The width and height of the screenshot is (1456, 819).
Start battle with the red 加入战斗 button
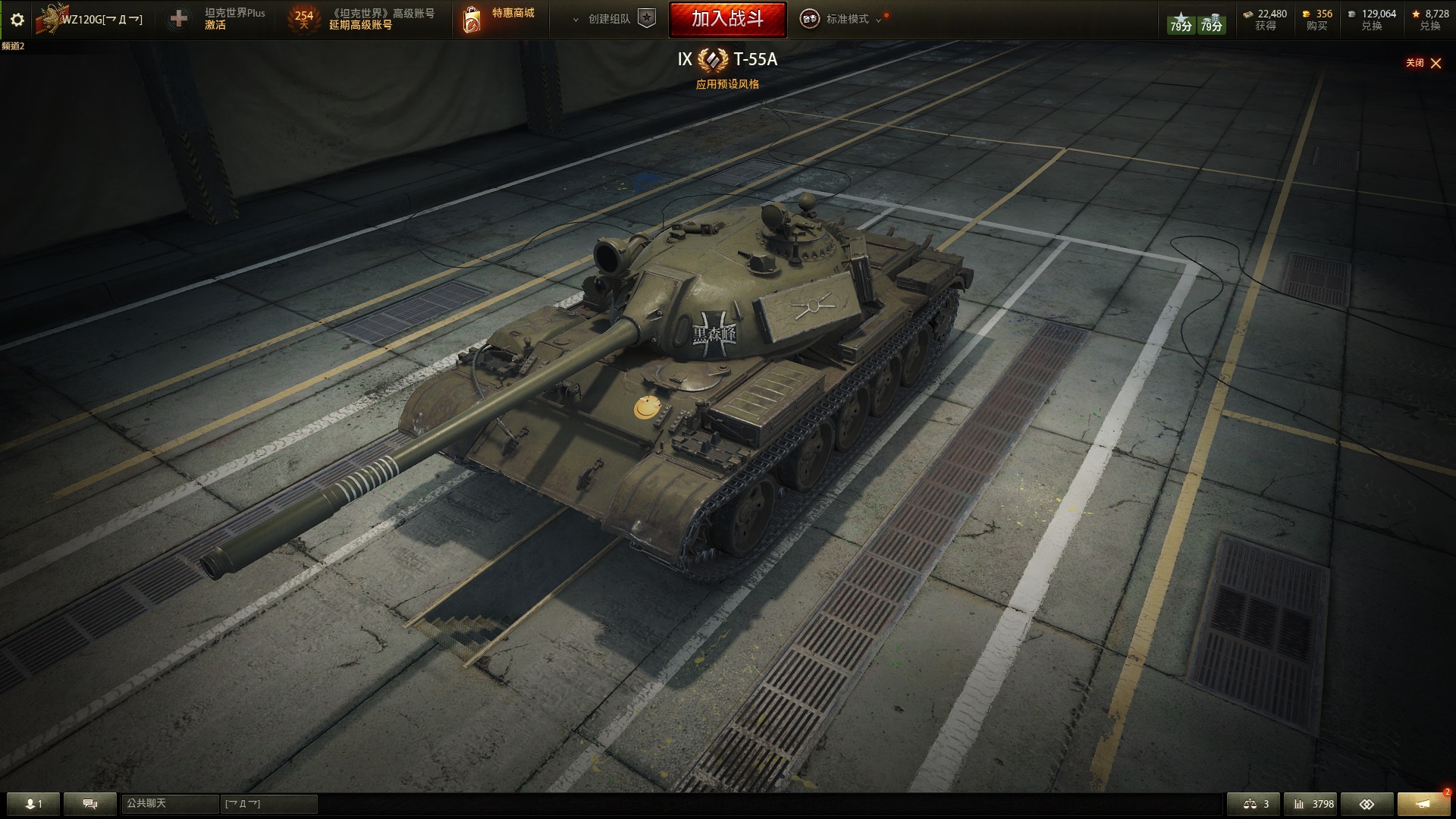tap(727, 19)
